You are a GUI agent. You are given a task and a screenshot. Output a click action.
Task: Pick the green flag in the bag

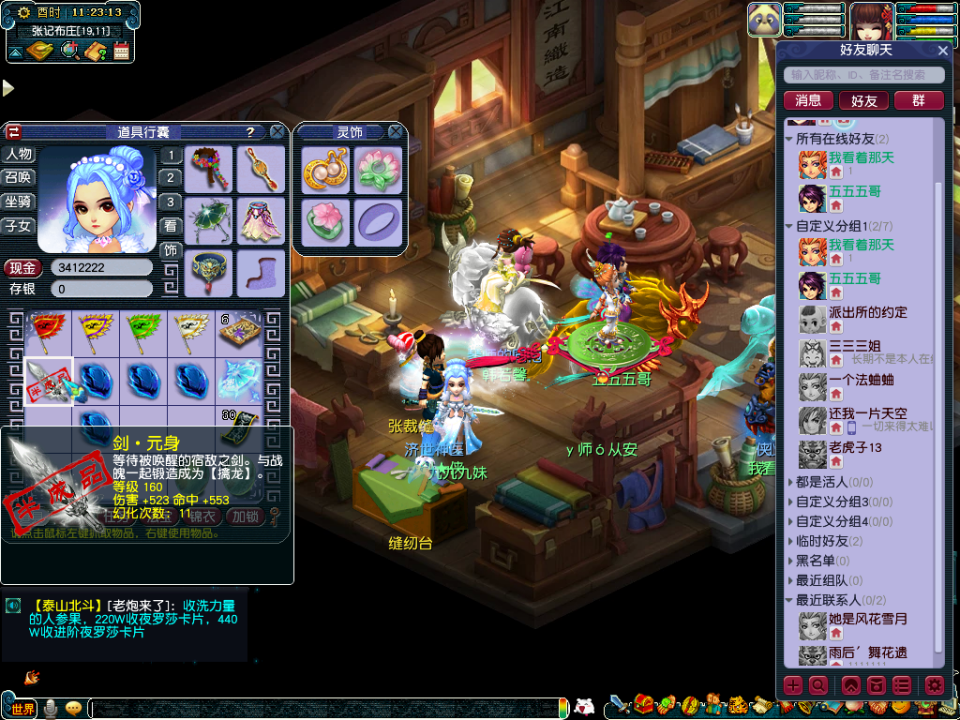[x=144, y=331]
